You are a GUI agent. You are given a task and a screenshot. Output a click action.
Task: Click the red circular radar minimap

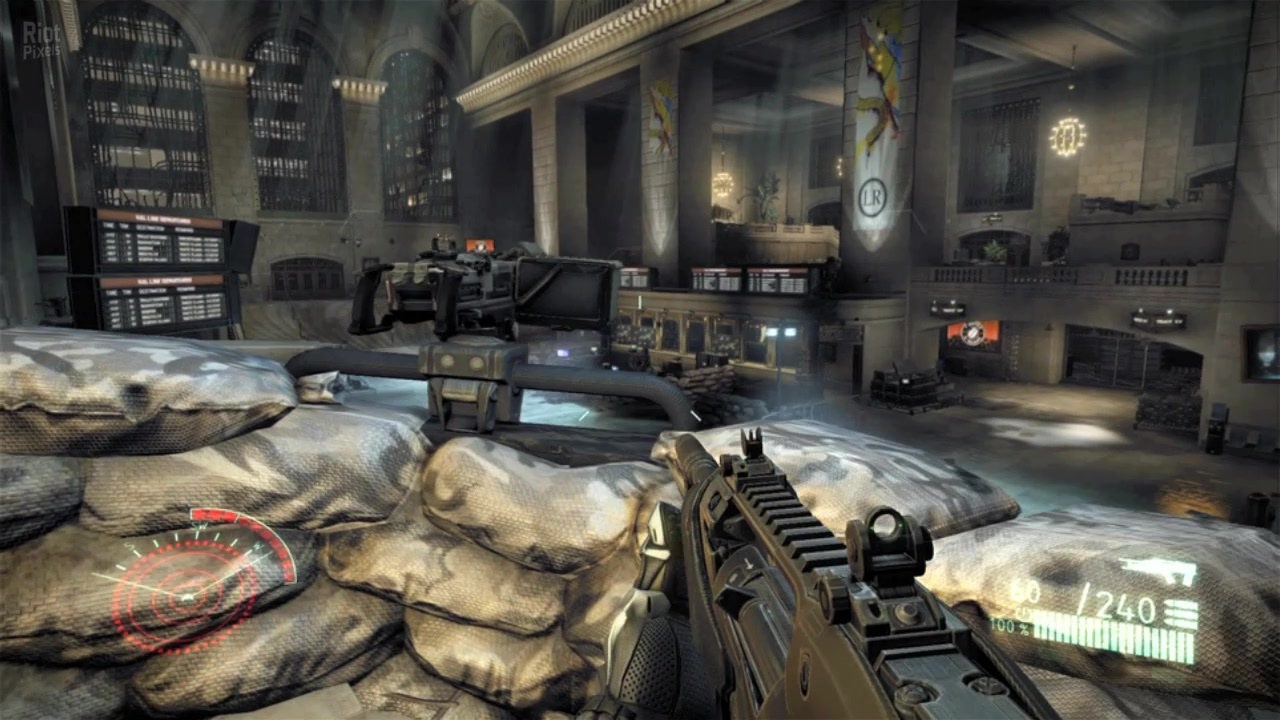190,590
